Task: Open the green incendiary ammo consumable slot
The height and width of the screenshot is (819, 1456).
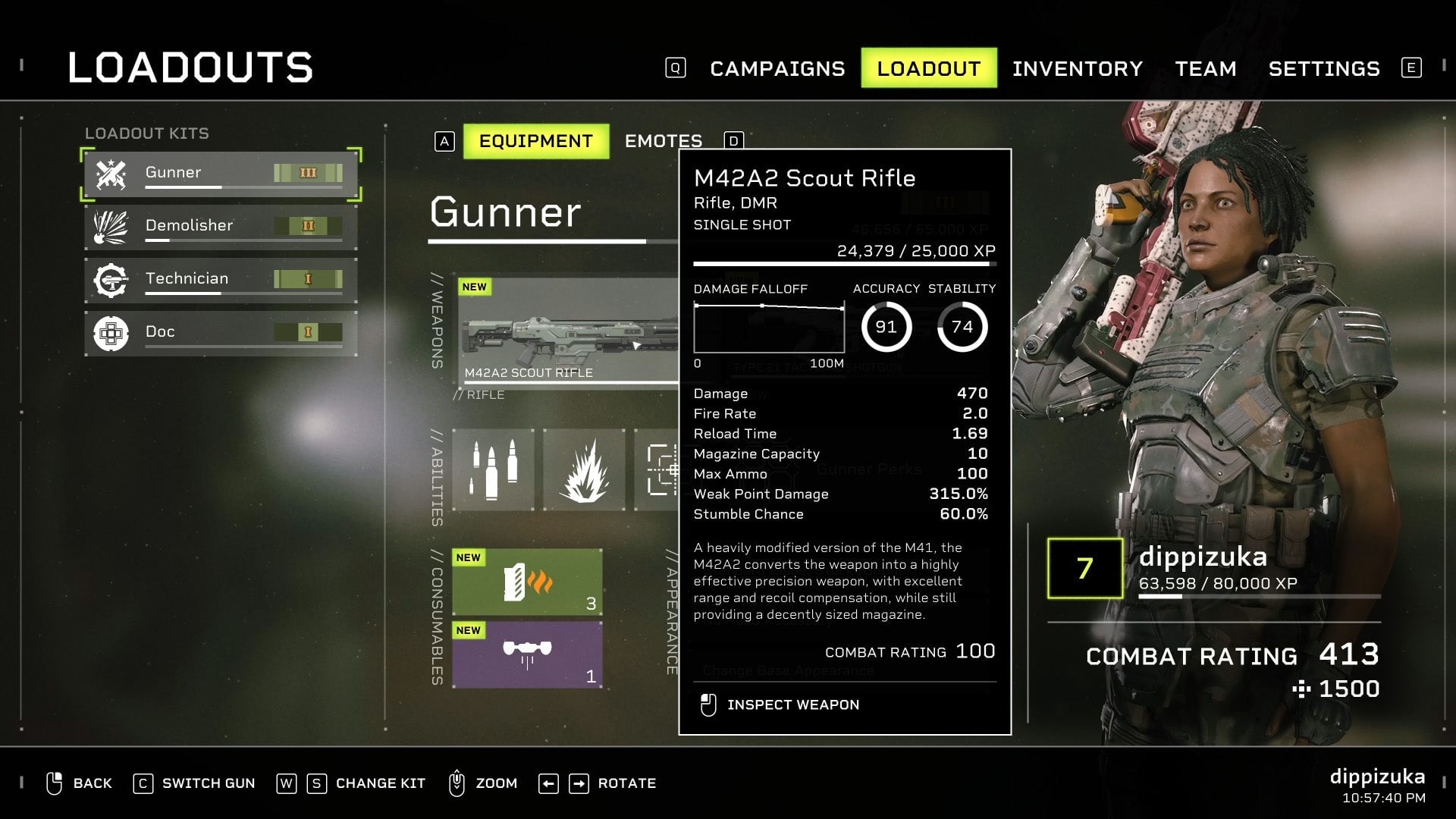Action: pos(527,582)
